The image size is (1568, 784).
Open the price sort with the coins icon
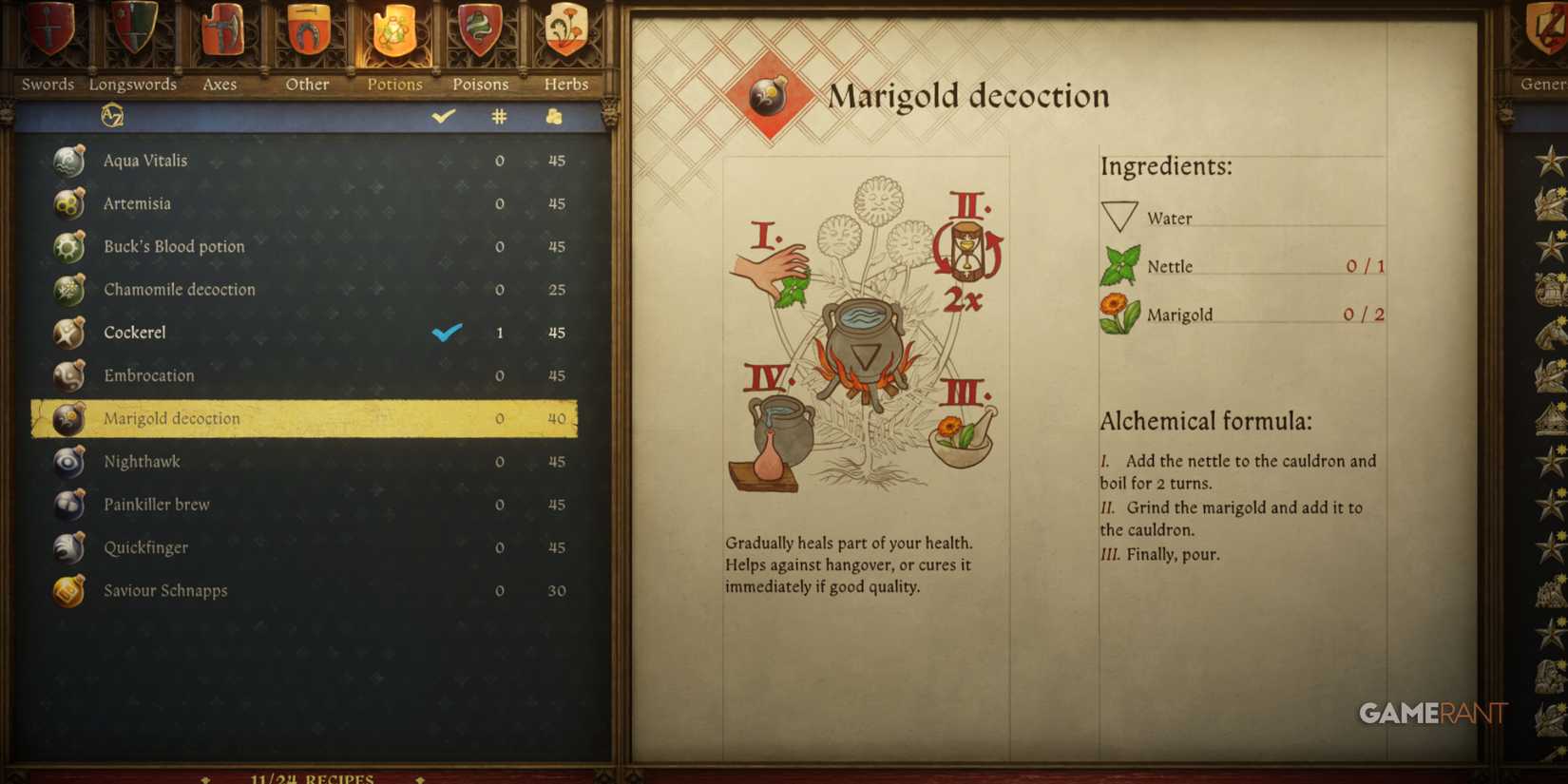[x=554, y=116]
